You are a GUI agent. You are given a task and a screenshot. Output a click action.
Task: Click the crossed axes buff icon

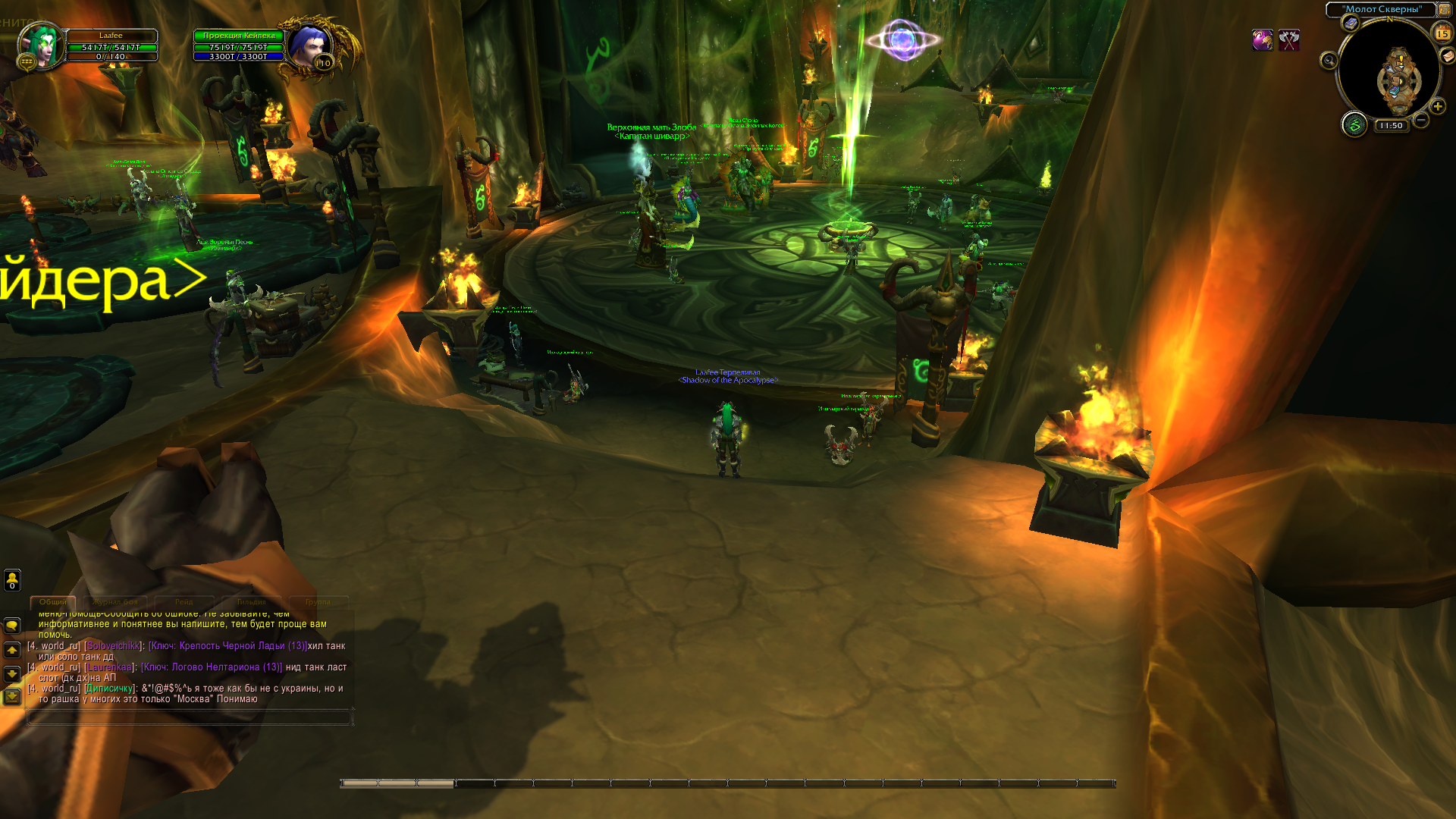1289,40
